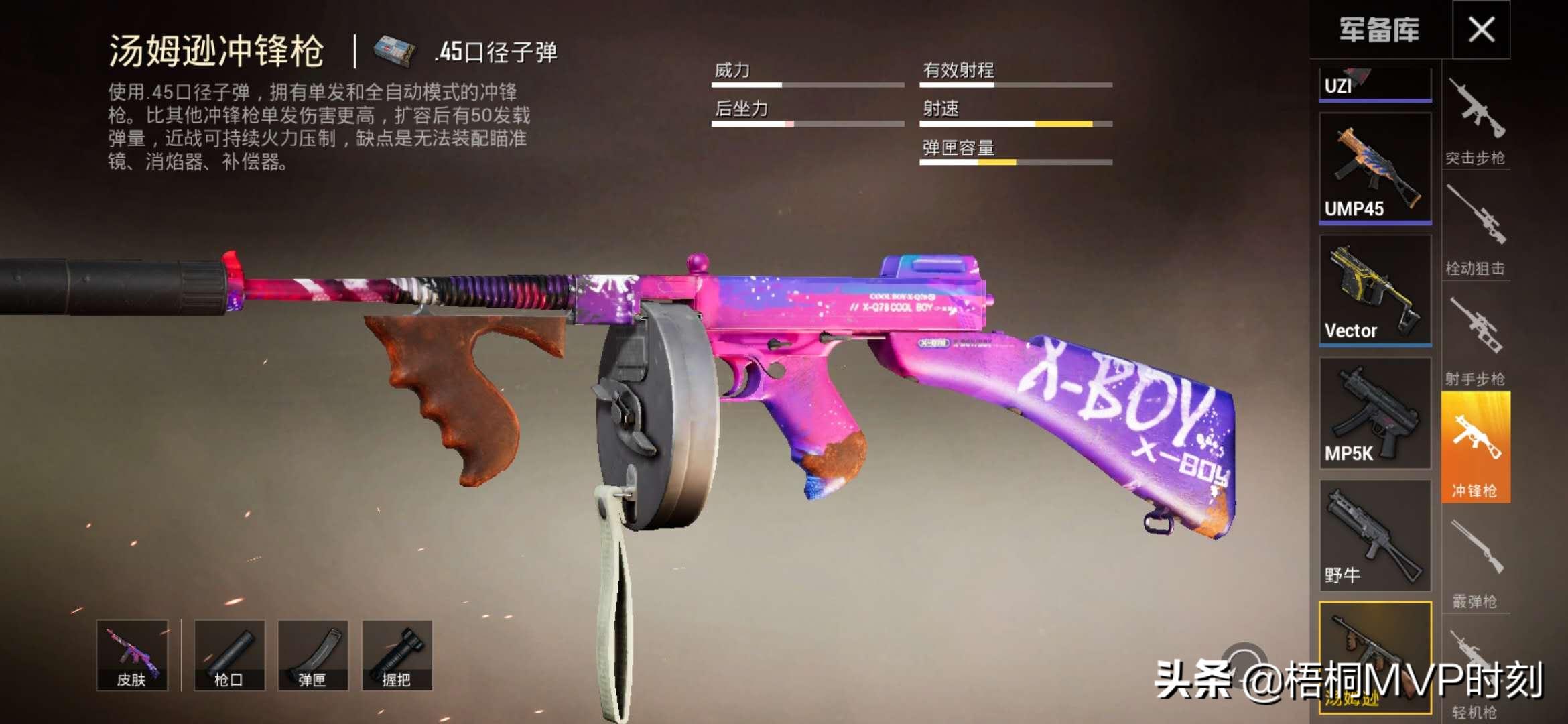1568x724 pixels.
Task: Select the UZI weapon tile
Action: [x=1375, y=84]
